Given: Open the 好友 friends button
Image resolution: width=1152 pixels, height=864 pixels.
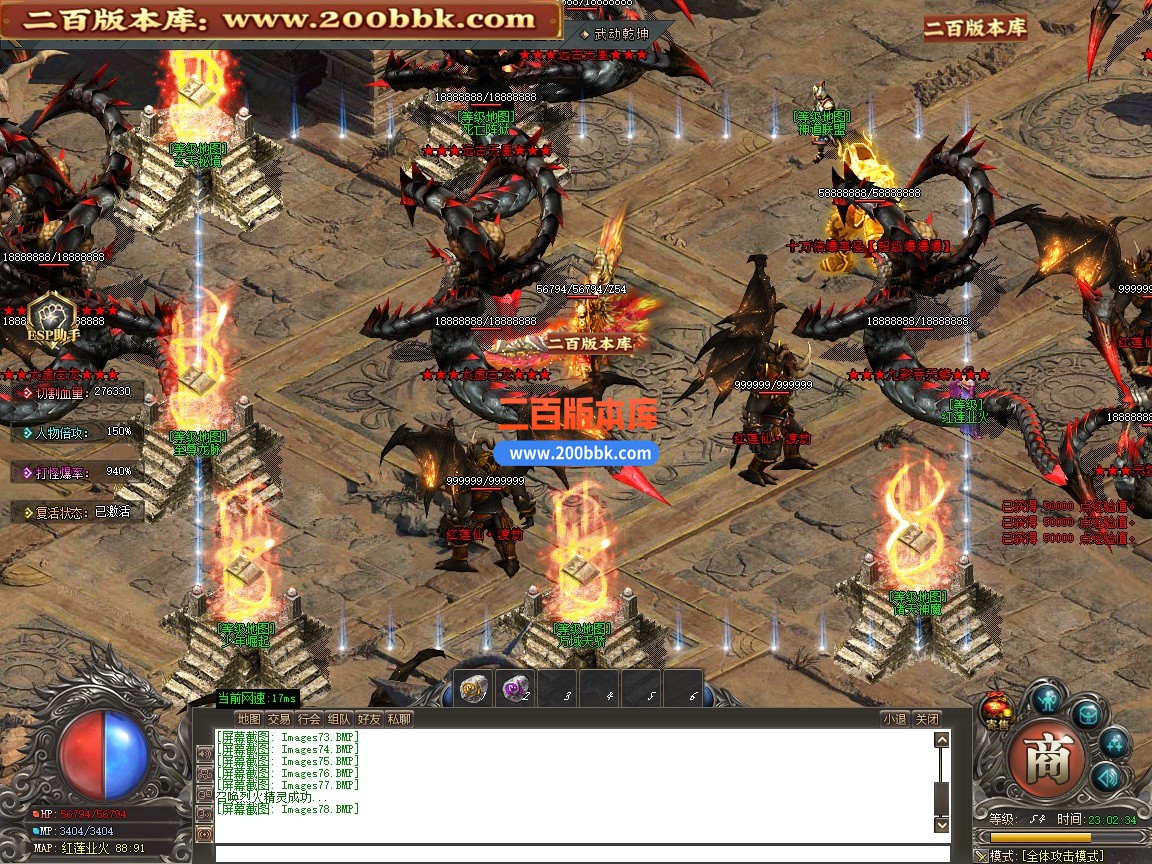Looking at the screenshot, I should coord(369,718).
